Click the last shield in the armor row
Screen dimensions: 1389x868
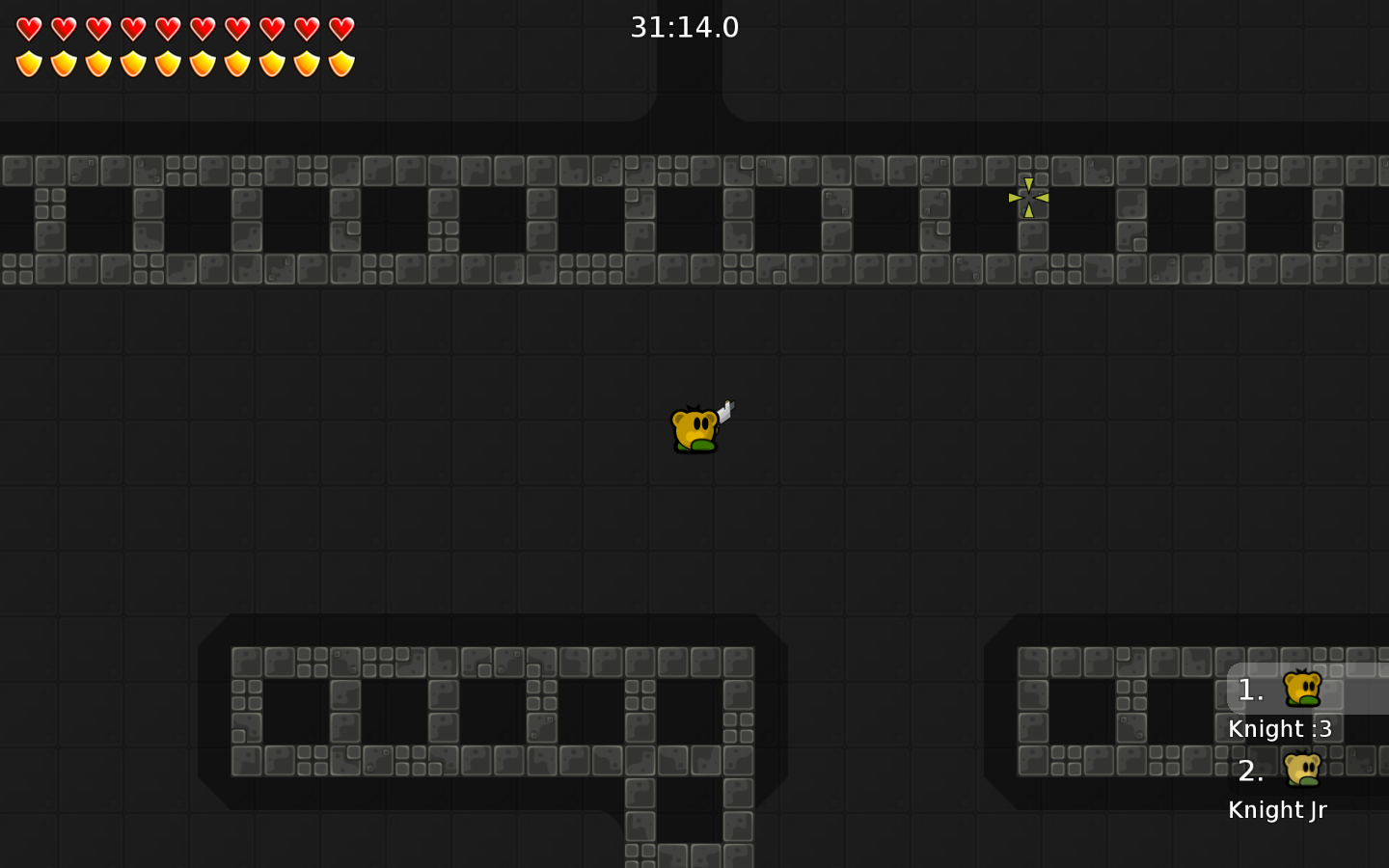341,64
